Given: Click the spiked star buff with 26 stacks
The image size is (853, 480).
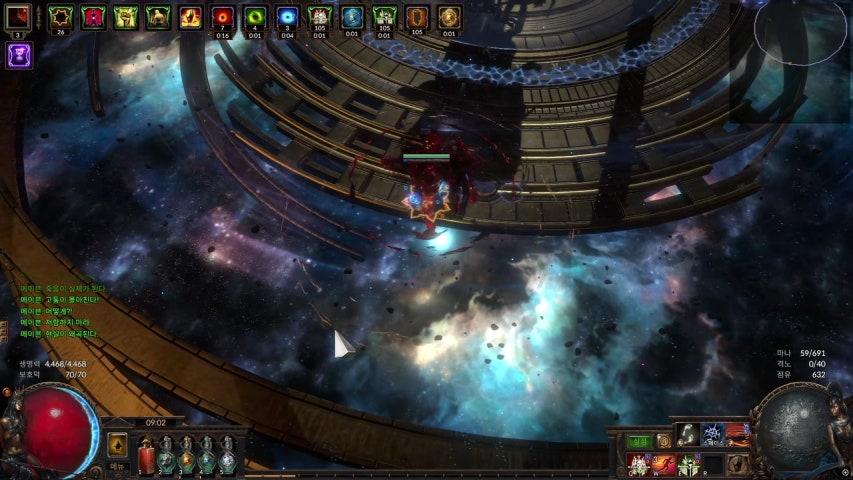Looking at the screenshot, I should tap(61, 17).
